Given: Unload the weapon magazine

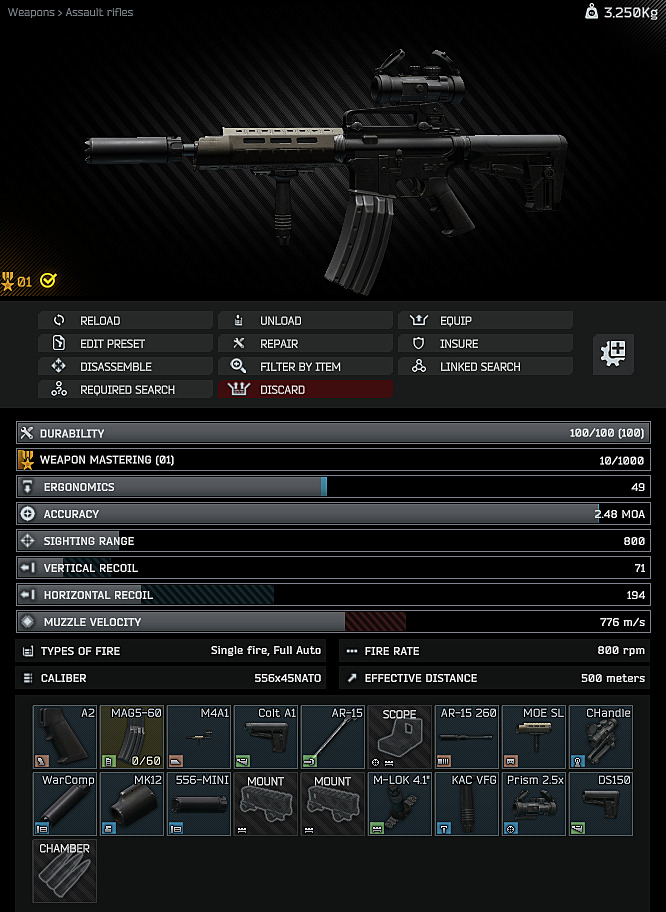Looking at the screenshot, I should coord(305,321).
